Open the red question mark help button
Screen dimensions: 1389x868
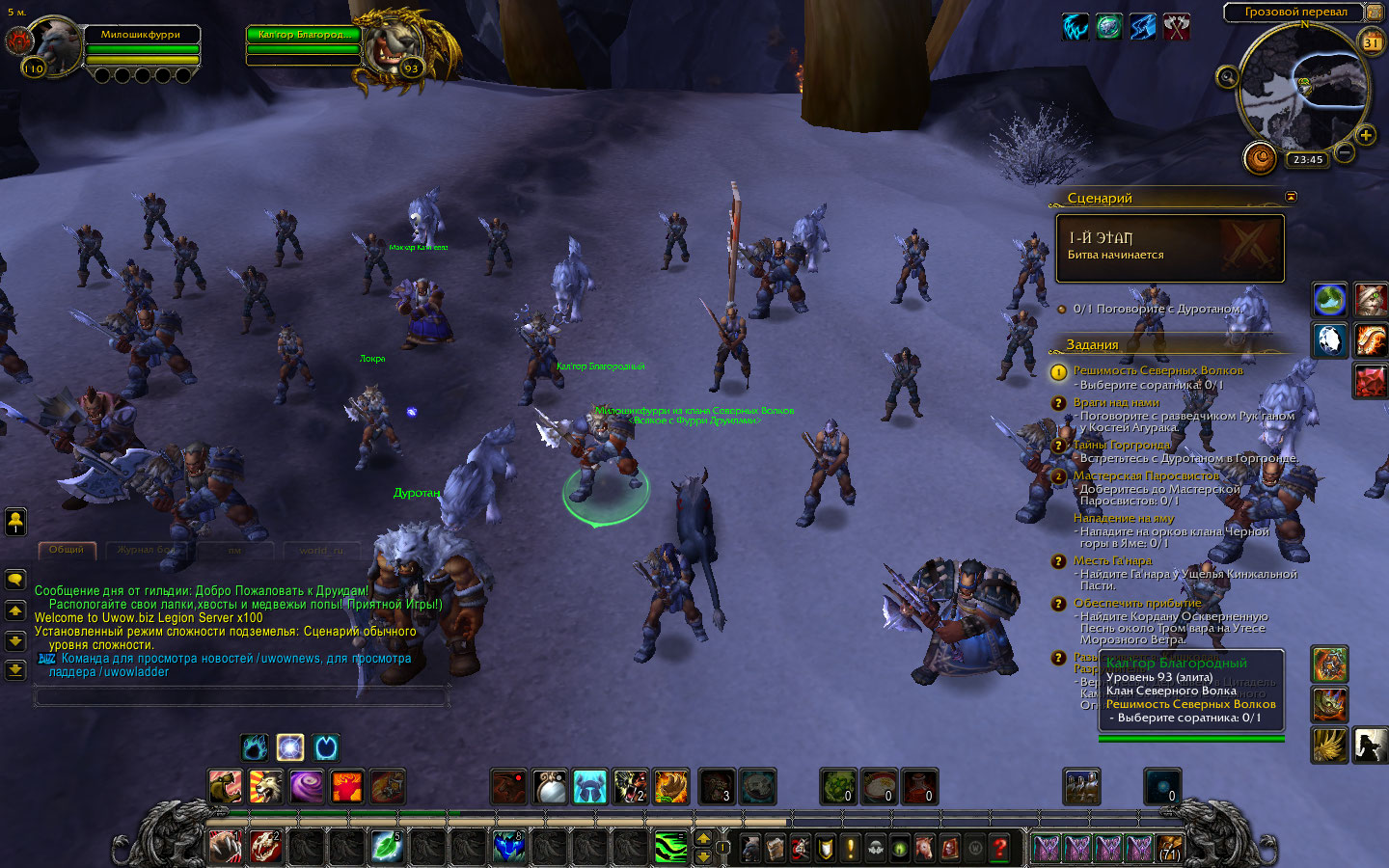1000,848
